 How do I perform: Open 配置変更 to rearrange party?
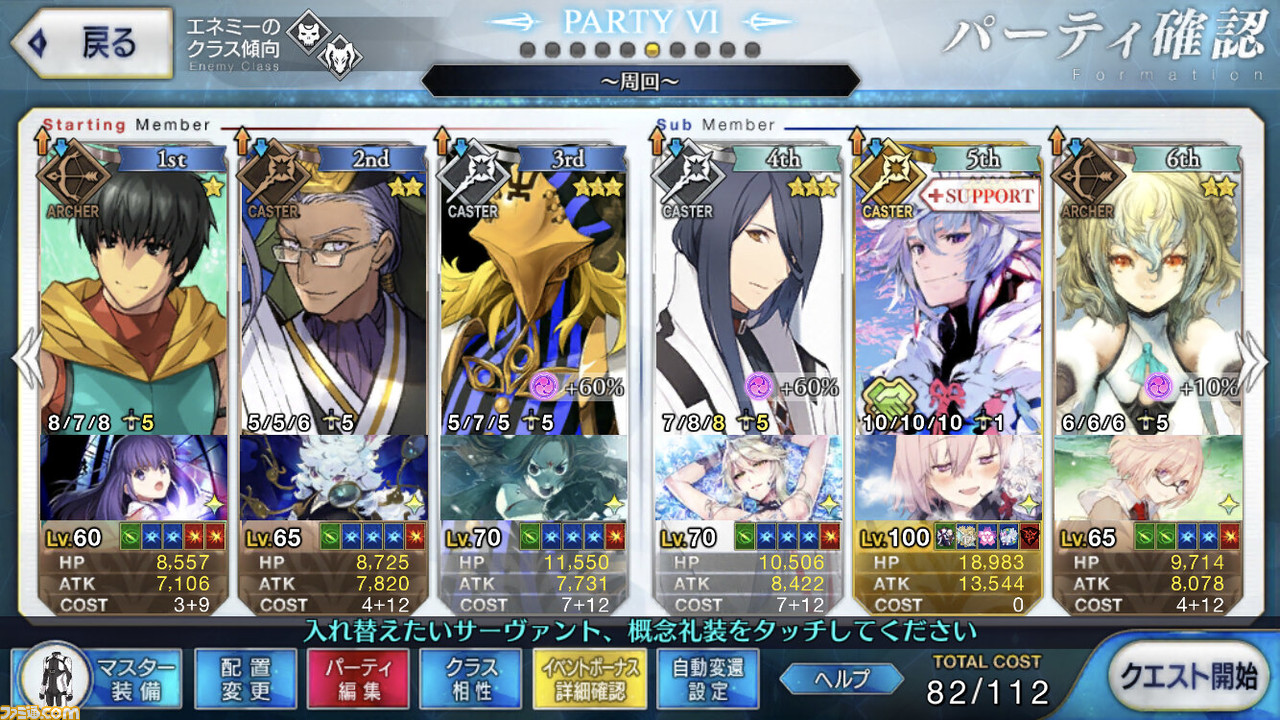tap(245, 679)
